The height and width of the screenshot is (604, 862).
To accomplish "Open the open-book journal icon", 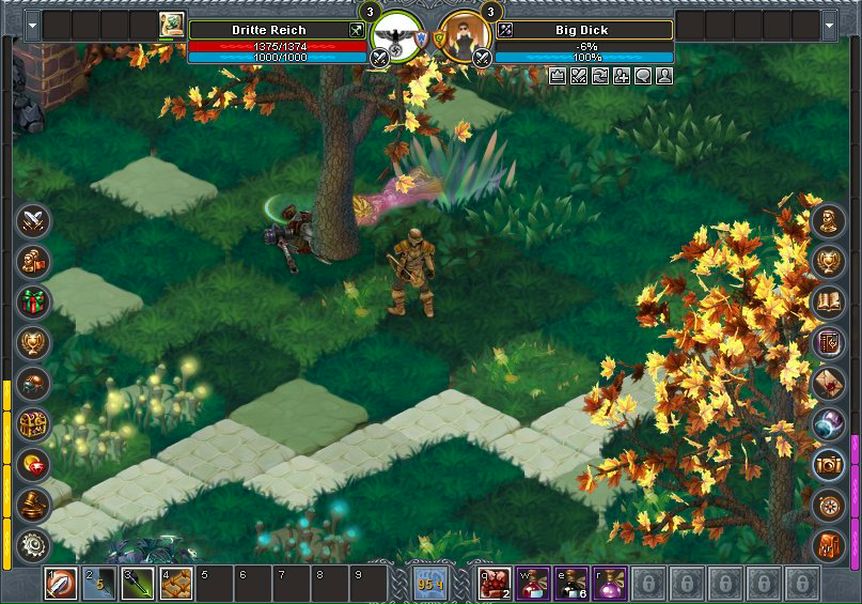I will 828,301.
